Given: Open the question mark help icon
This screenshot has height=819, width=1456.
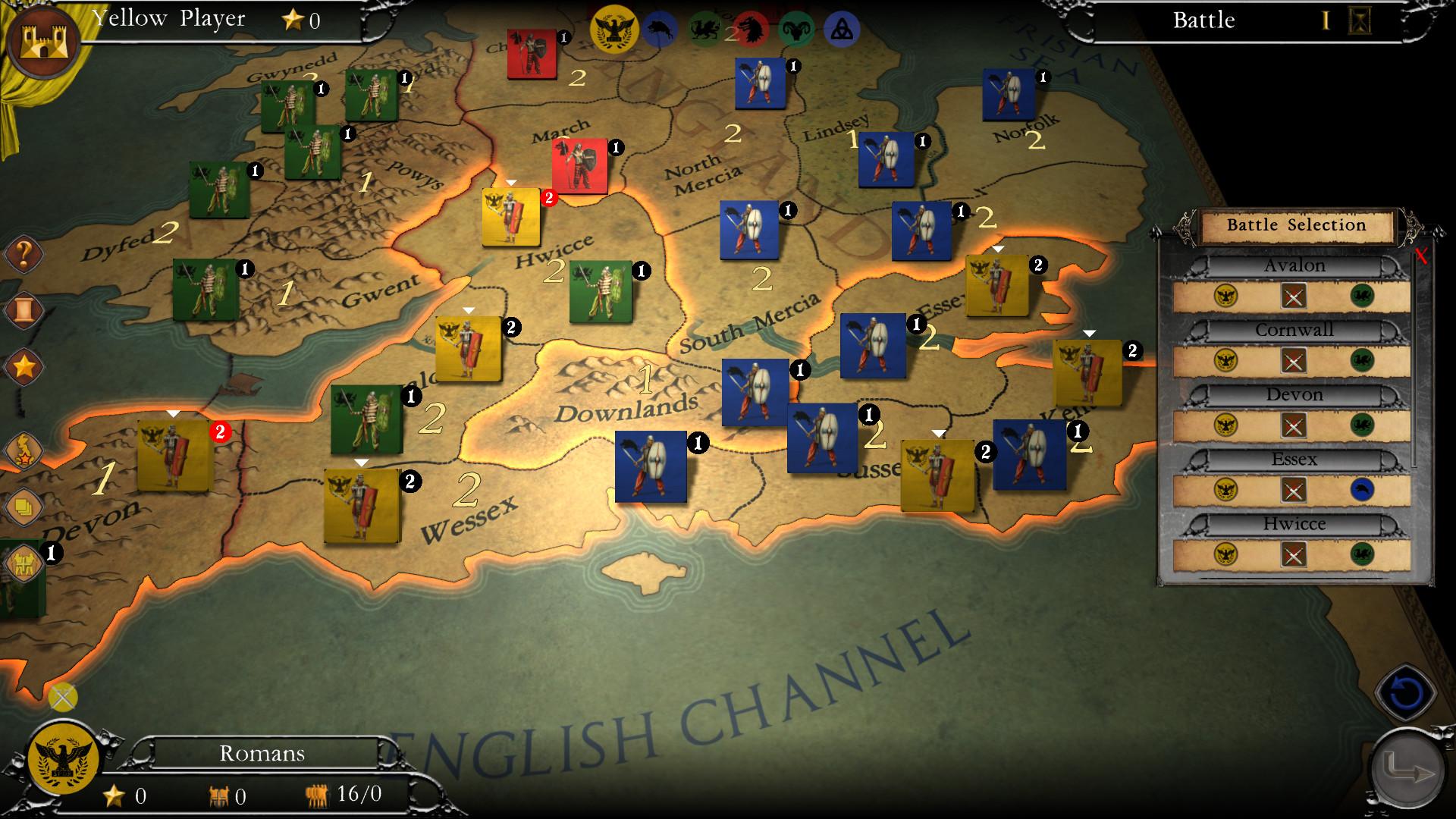Looking at the screenshot, I should (23, 255).
